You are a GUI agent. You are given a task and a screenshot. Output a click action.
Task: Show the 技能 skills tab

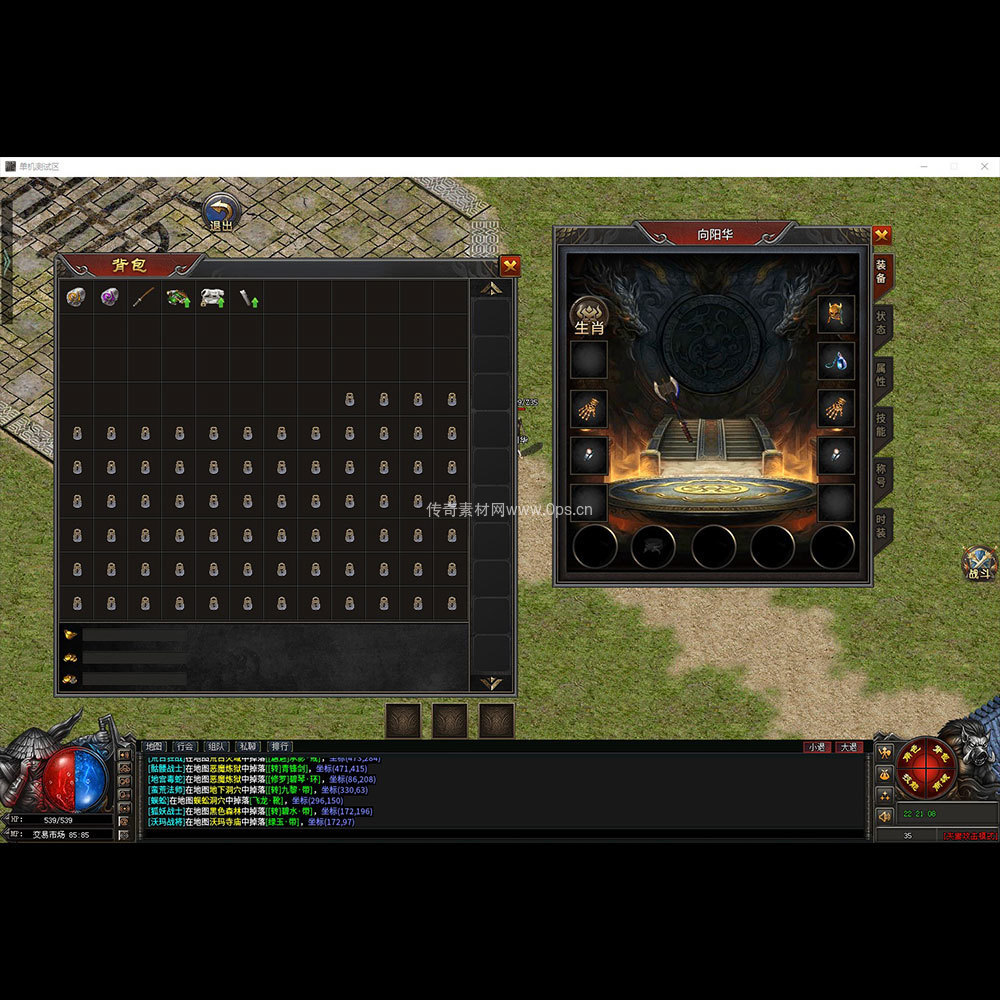pyautogui.click(x=881, y=424)
